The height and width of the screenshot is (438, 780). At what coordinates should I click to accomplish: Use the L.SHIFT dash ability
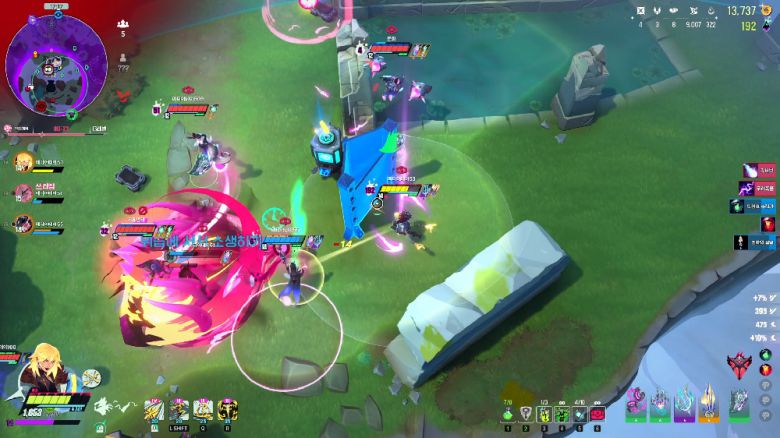click(179, 409)
